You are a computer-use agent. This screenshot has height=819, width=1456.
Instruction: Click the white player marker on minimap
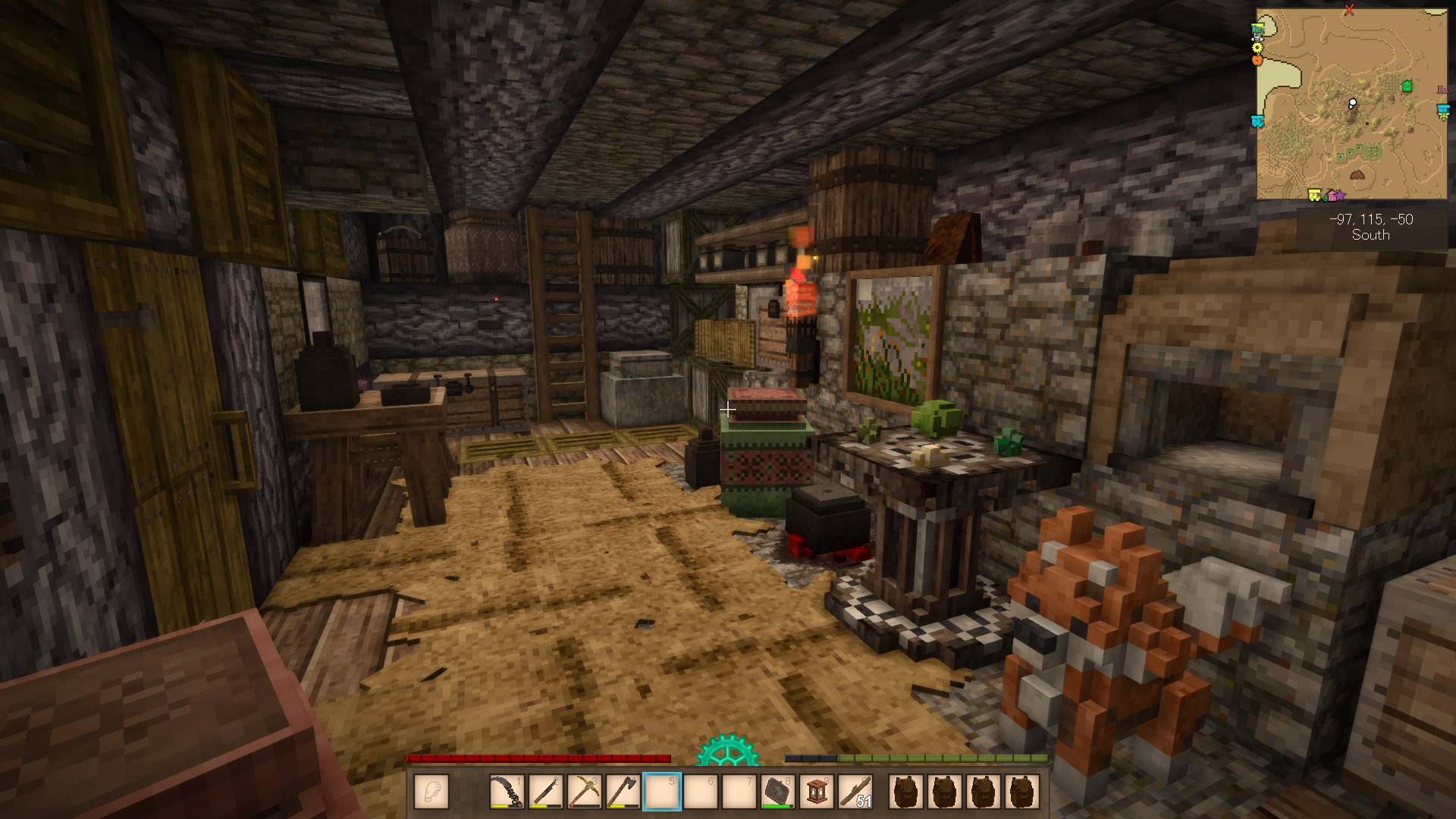tap(1352, 103)
